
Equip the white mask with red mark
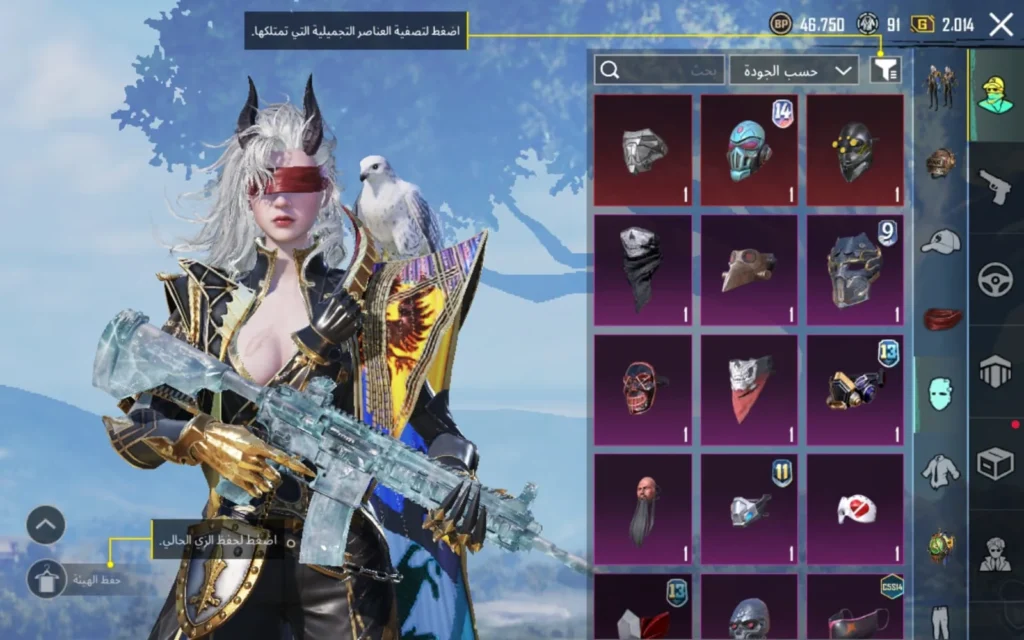(855, 508)
